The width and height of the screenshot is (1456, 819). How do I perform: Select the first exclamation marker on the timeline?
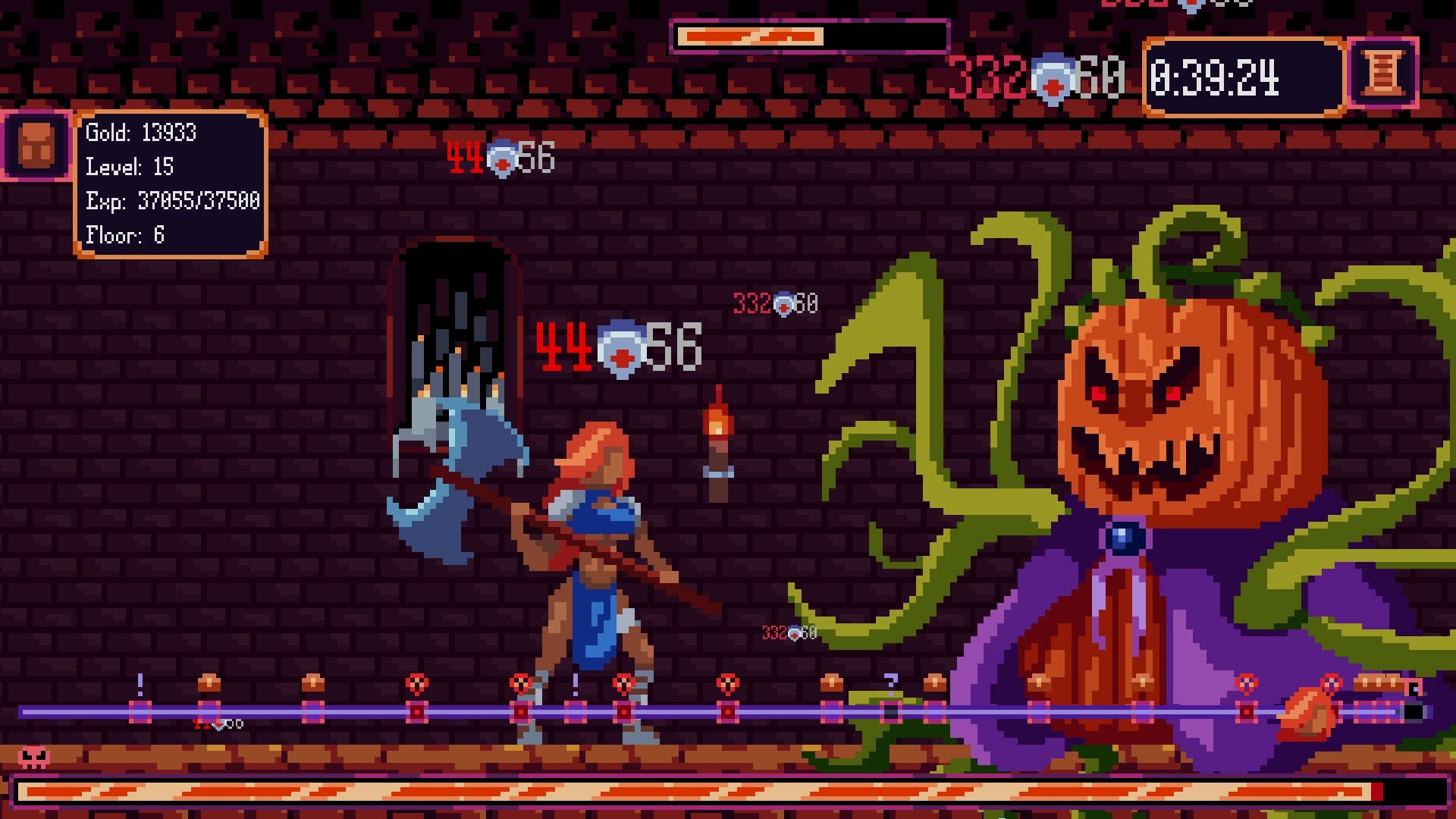pos(139,694)
